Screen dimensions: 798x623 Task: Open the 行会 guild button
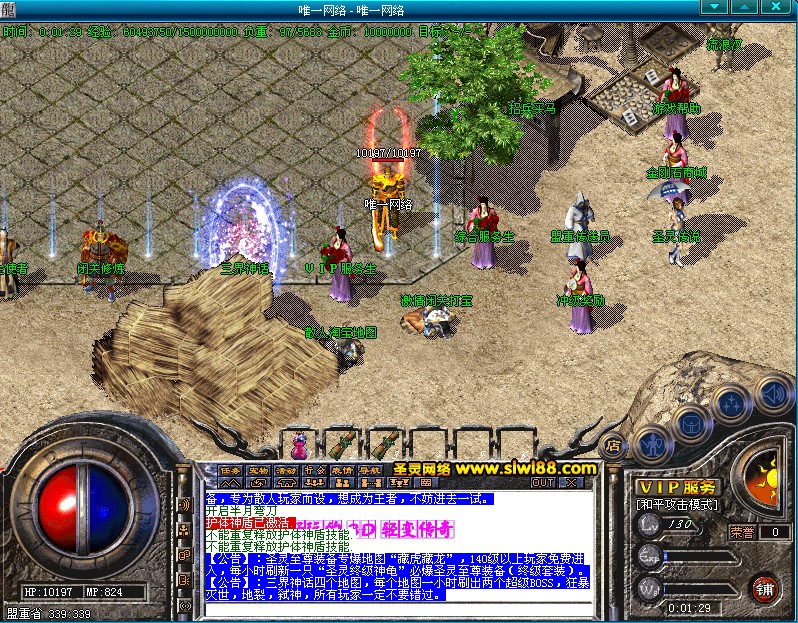click(x=315, y=469)
